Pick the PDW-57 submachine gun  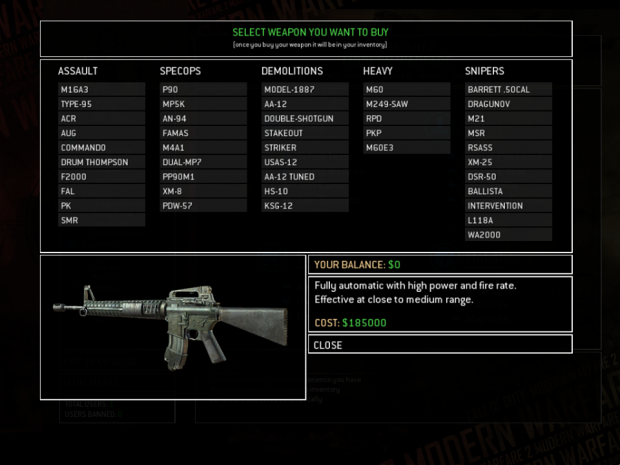click(203, 206)
